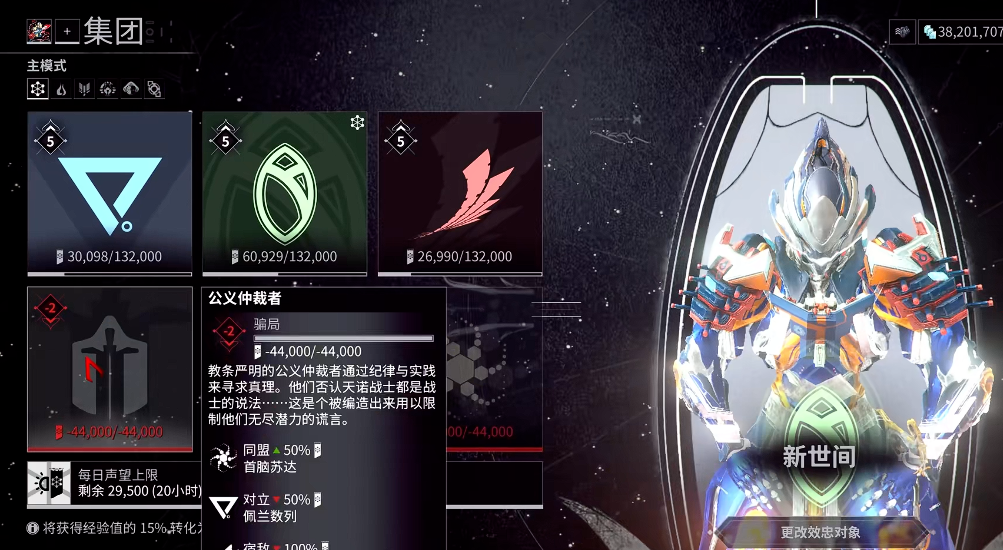The width and height of the screenshot is (1003, 550).
Task: Switch to the open-book mode tab
Action: (84, 90)
